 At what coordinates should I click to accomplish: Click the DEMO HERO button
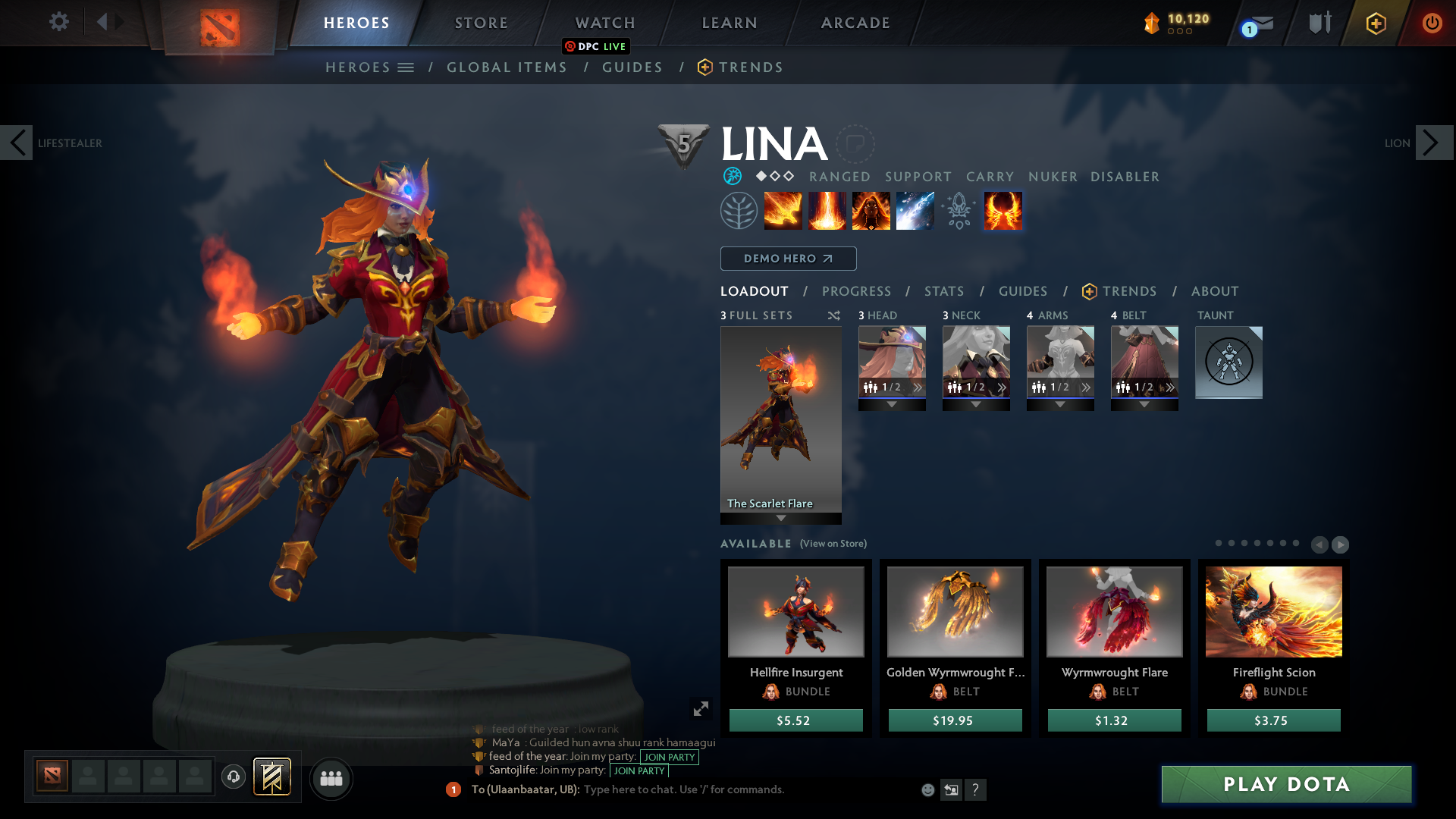click(788, 259)
